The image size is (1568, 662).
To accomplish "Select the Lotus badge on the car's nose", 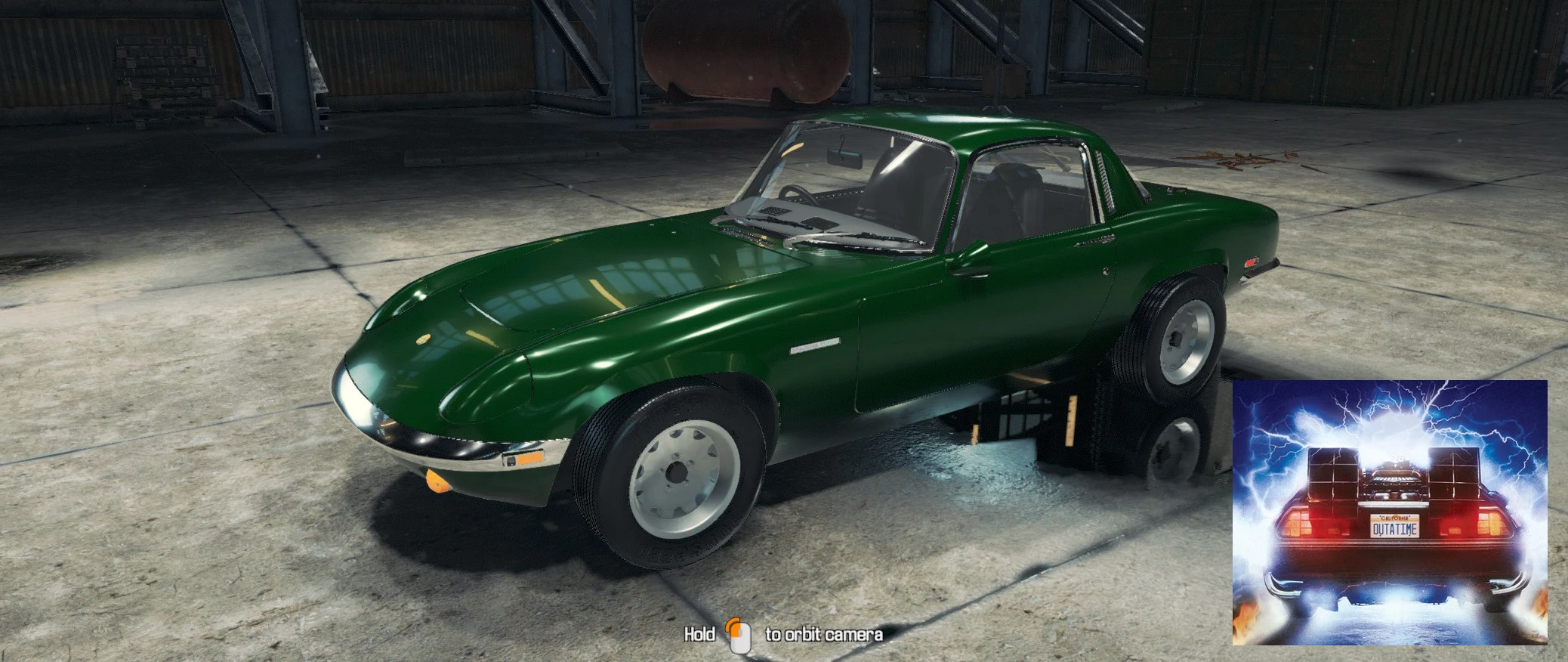I will click(x=423, y=338).
